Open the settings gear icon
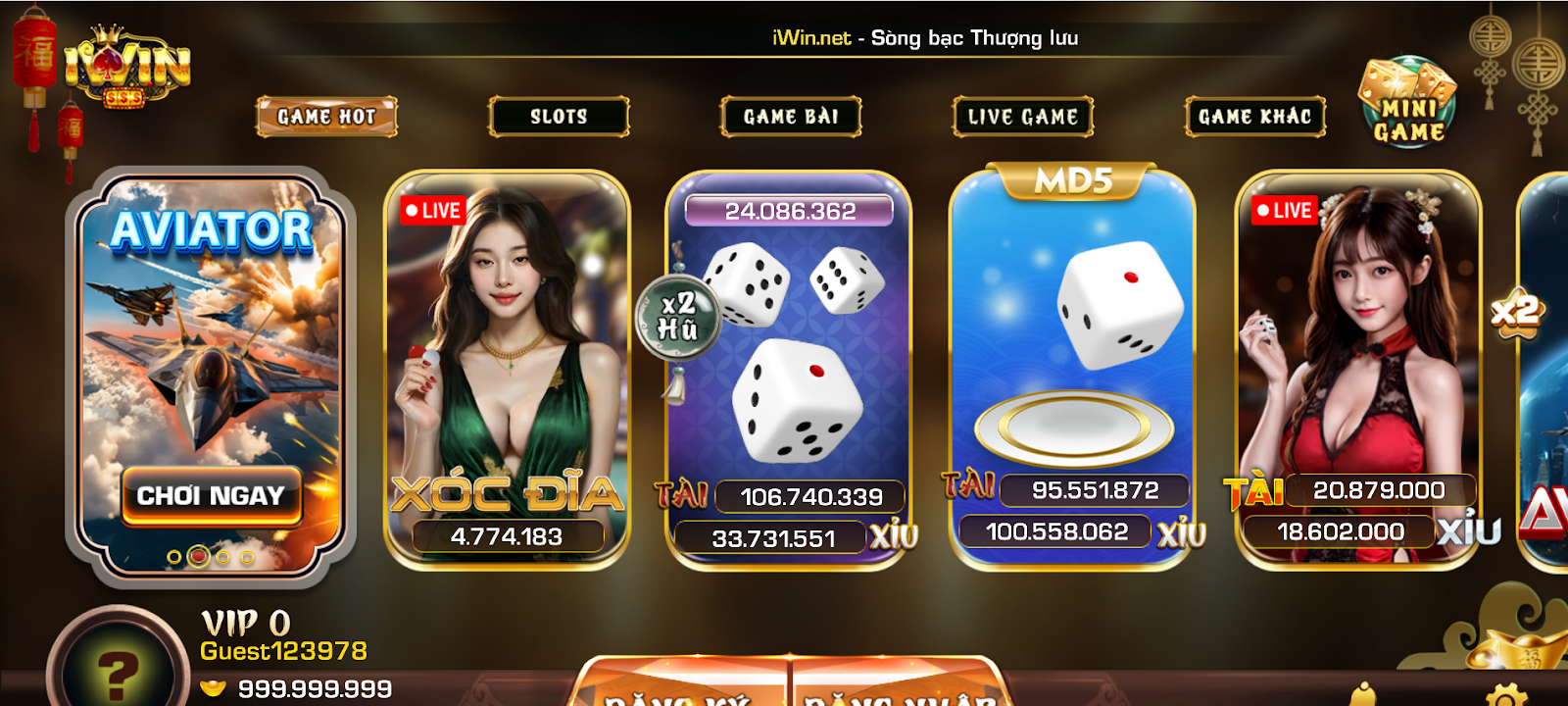 [x=1505, y=694]
